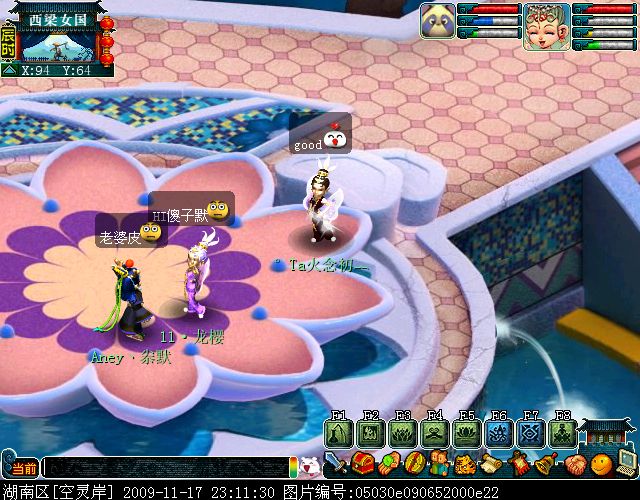Image resolution: width=640 pixels, height=500 pixels.
Task: Click the golden bell icon
Action: point(545,464)
